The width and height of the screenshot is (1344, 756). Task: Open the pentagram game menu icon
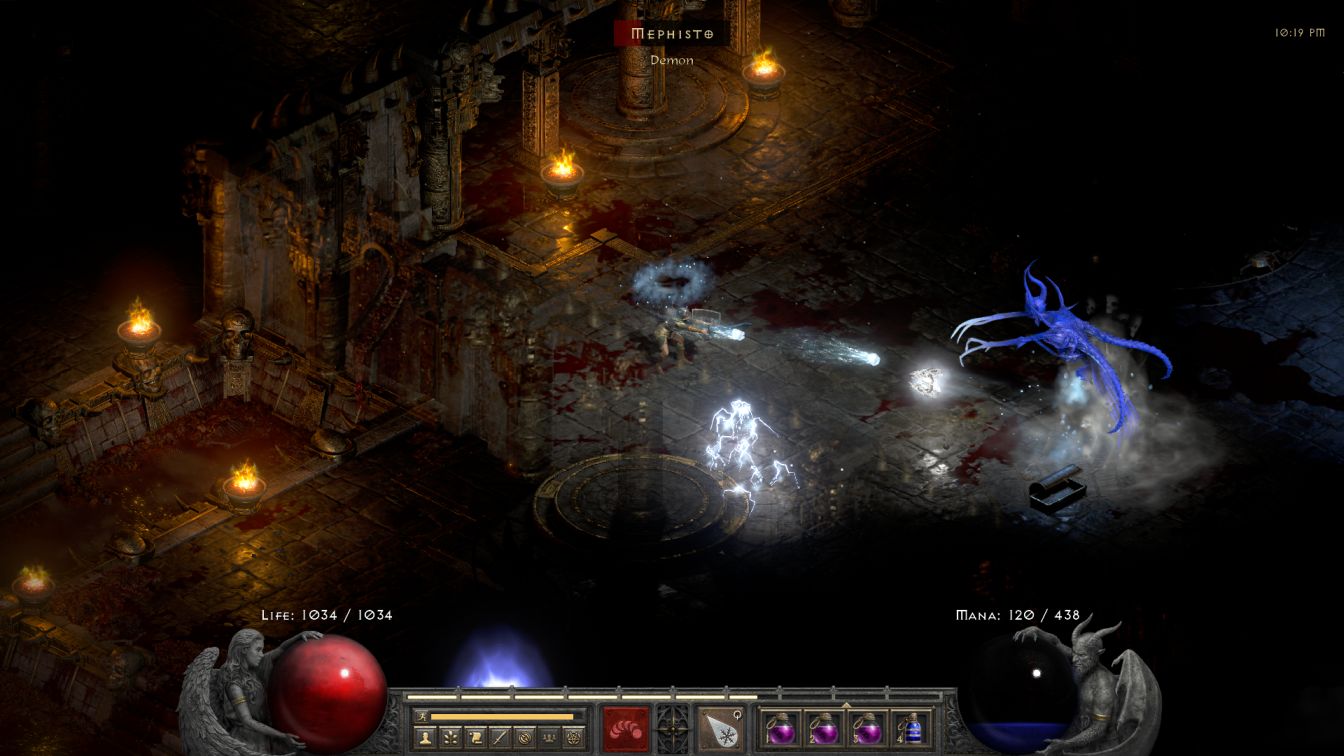(576, 738)
